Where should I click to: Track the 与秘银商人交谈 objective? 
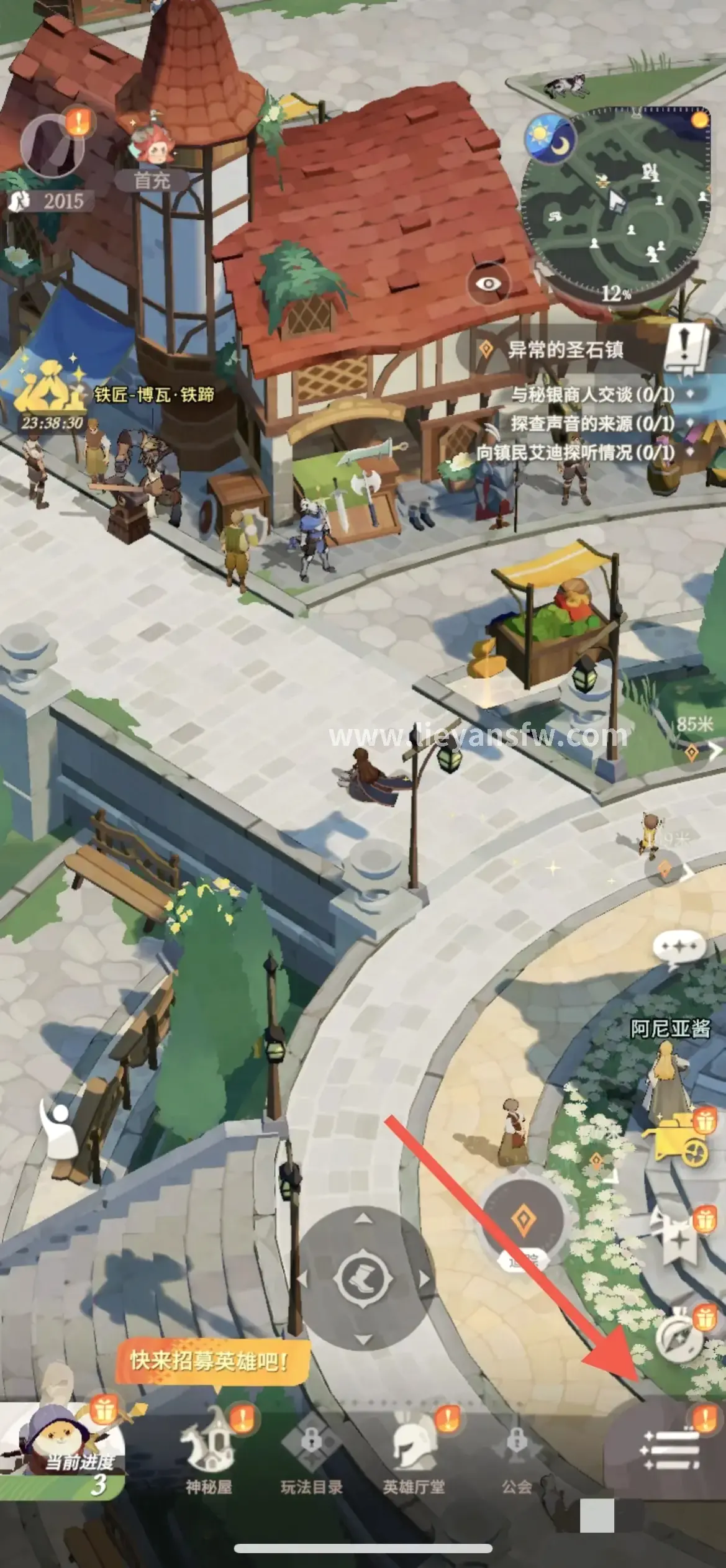pyautogui.click(x=592, y=394)
